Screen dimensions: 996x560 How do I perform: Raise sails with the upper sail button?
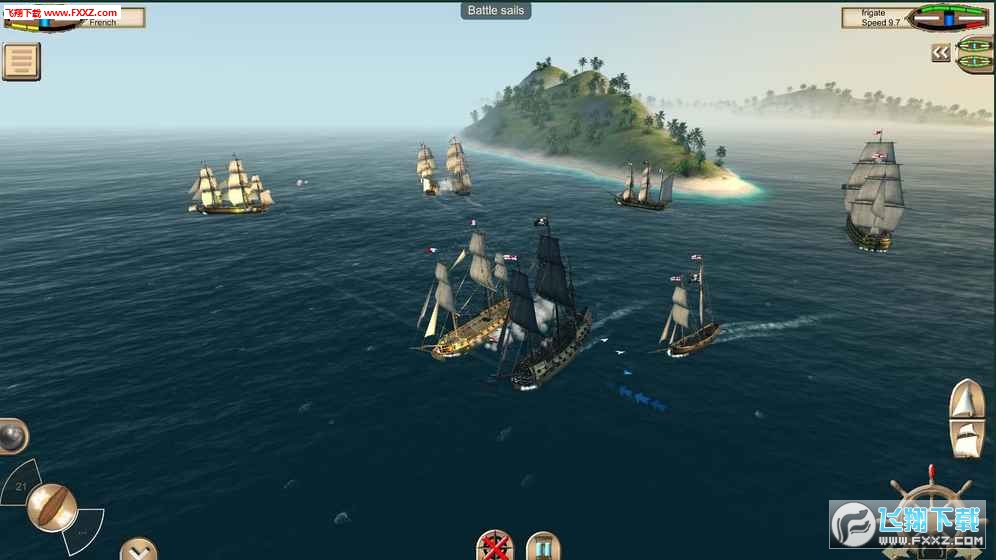point(967,400)
